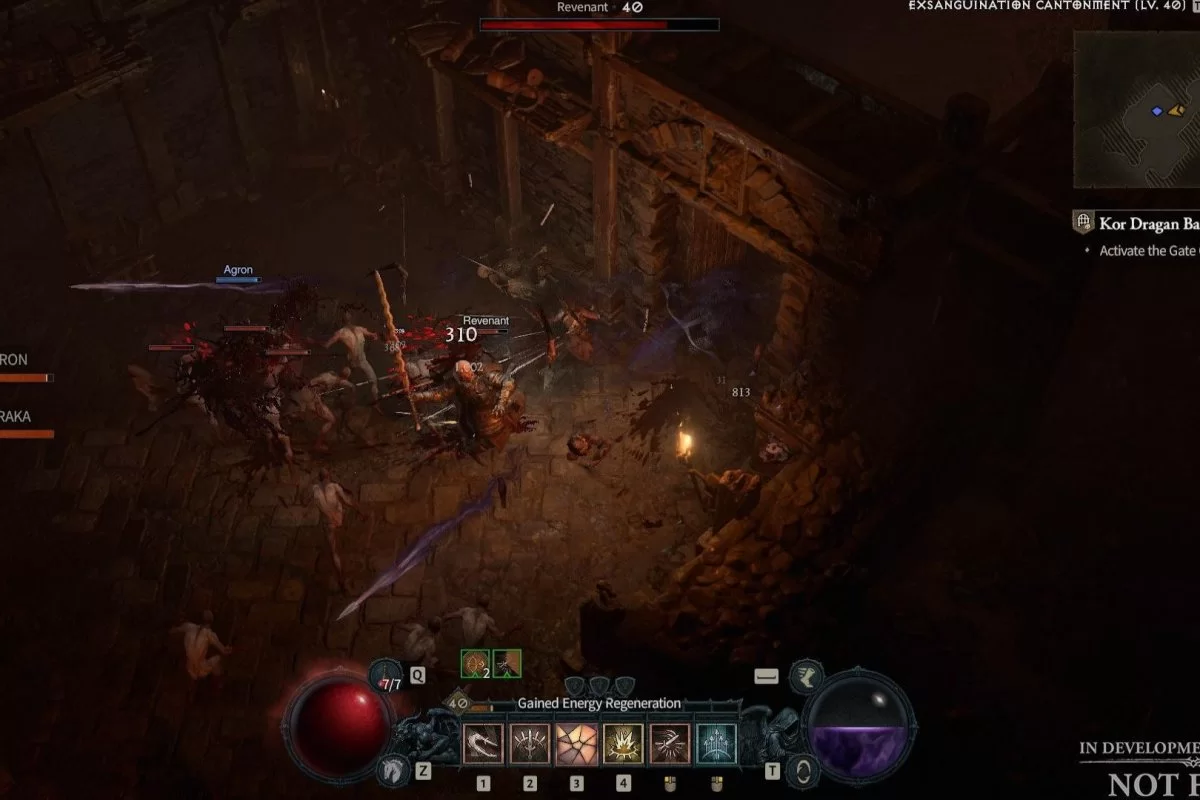Open the dungeon minimap
The height and width of the screenshot is (800, 1200).
[1136, 110]
